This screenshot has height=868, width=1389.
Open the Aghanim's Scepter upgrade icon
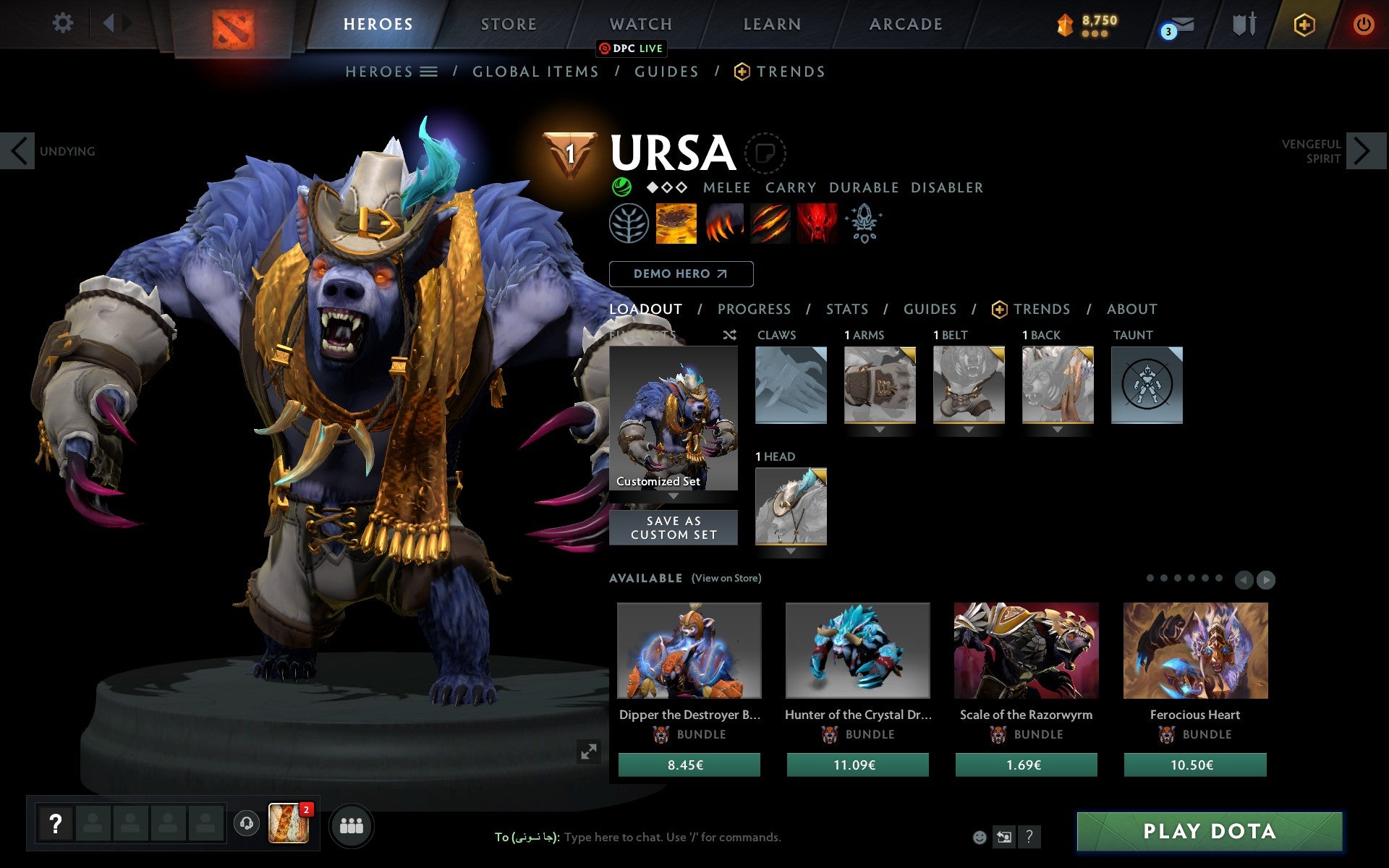tap(865, 224)
